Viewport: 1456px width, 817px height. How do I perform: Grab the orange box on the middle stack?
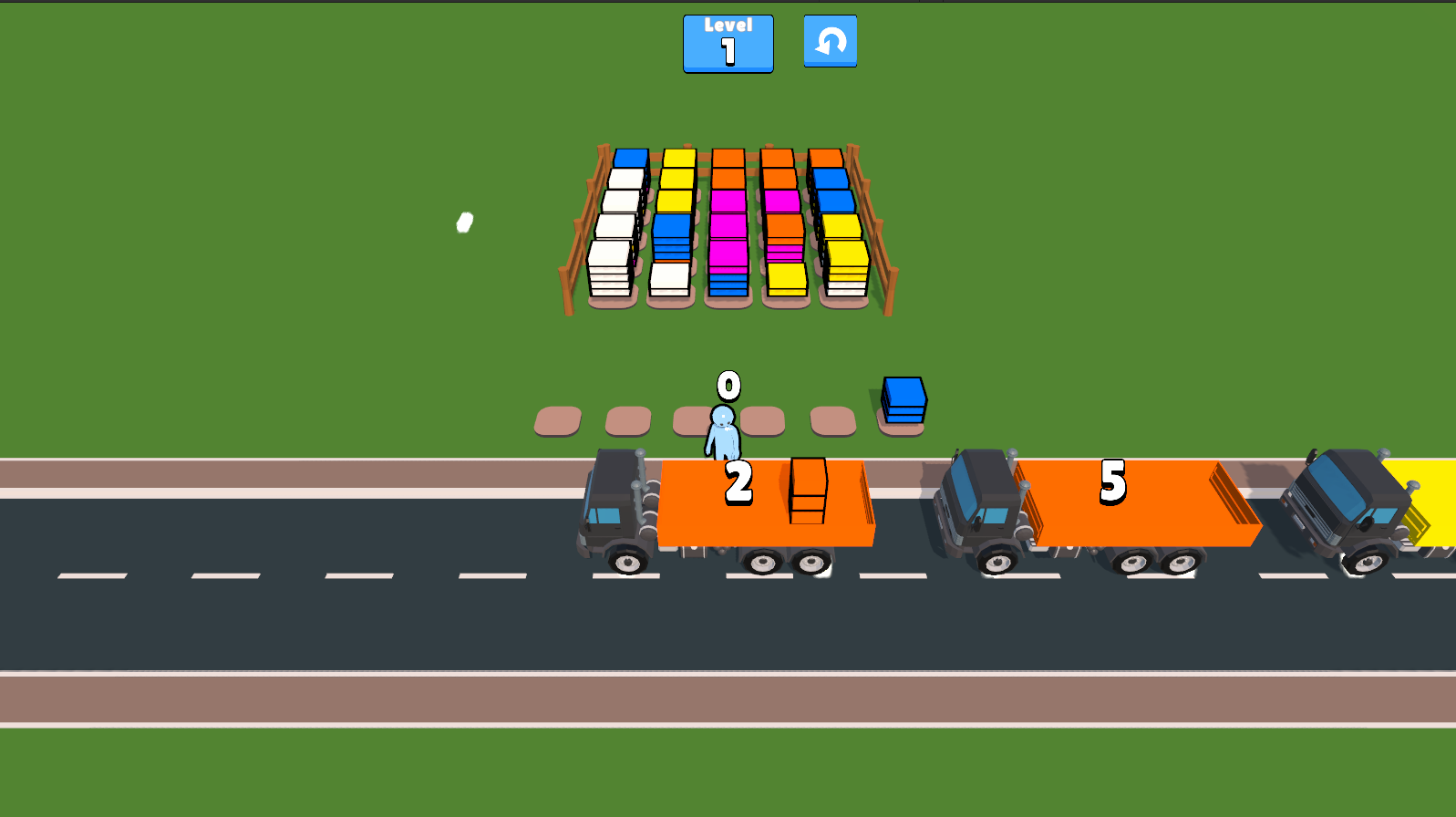tap(728, 157)
